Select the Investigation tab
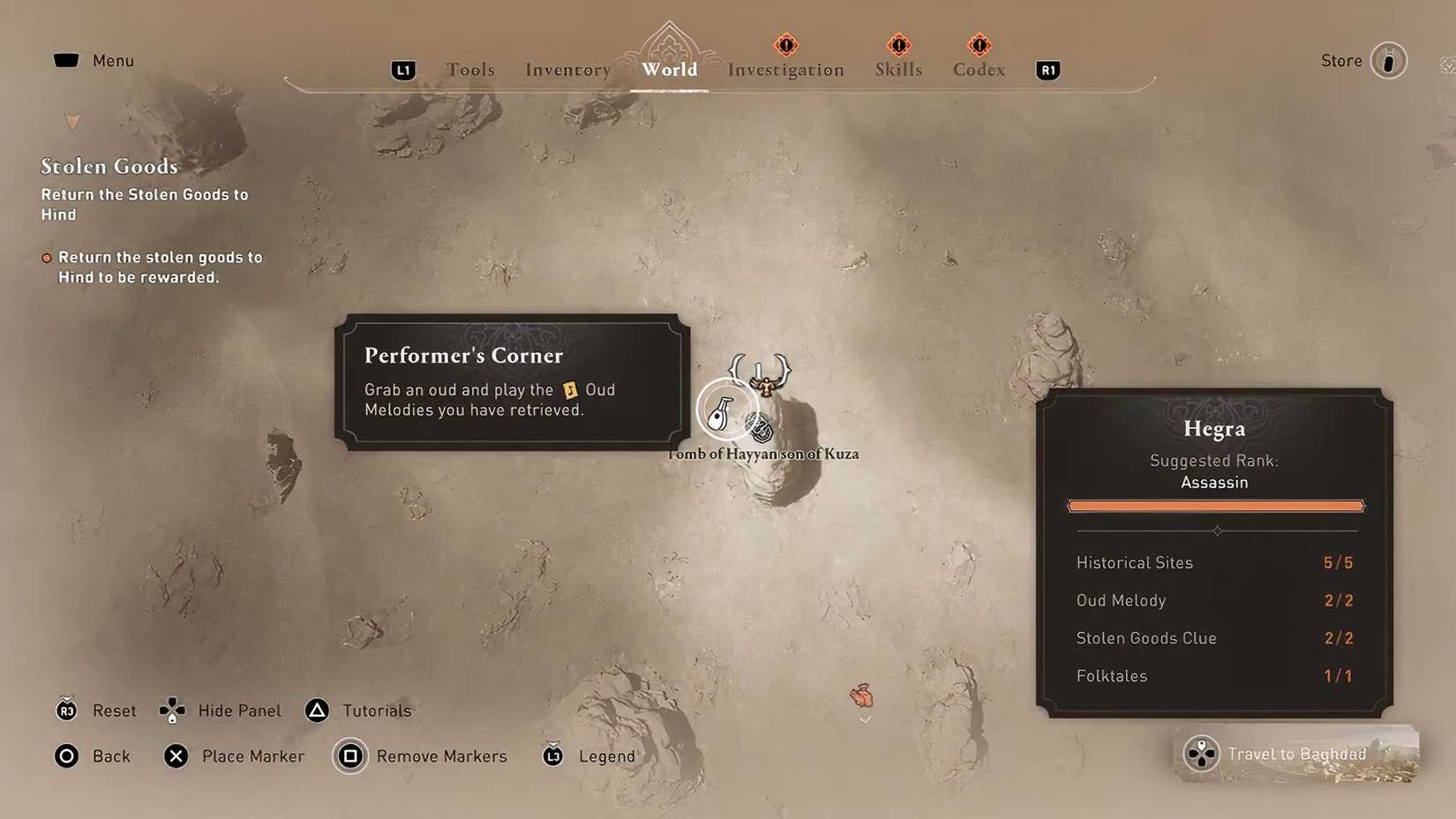 coord(785,70)
